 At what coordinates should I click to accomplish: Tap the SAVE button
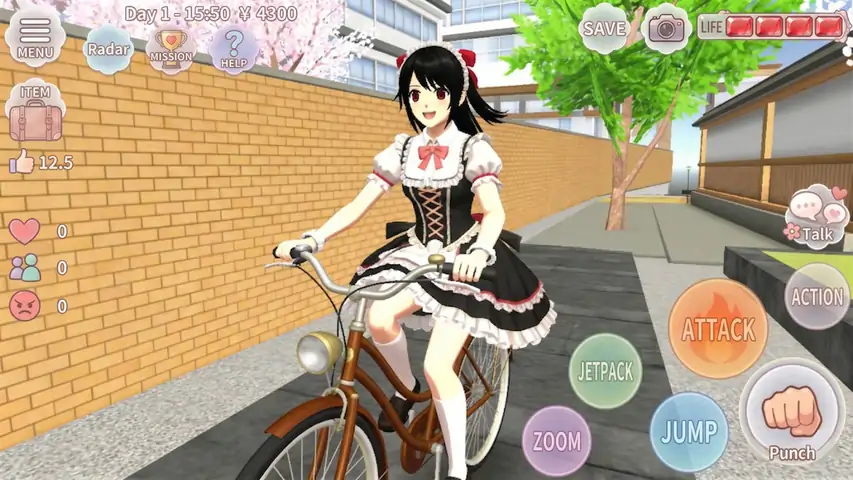point(604,28)
